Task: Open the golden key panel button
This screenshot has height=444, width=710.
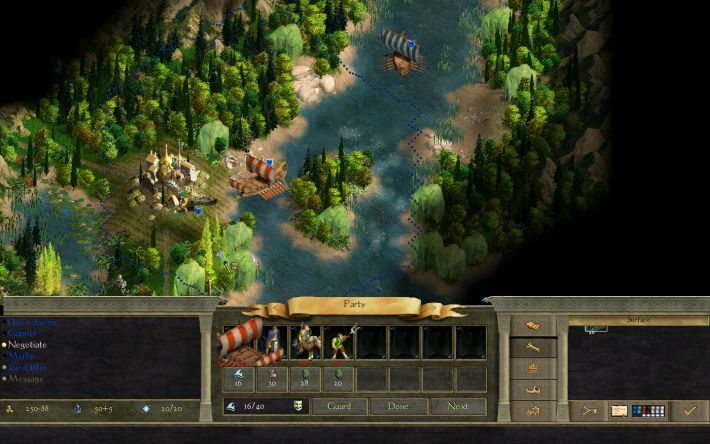Action: [x=533, y=347]
